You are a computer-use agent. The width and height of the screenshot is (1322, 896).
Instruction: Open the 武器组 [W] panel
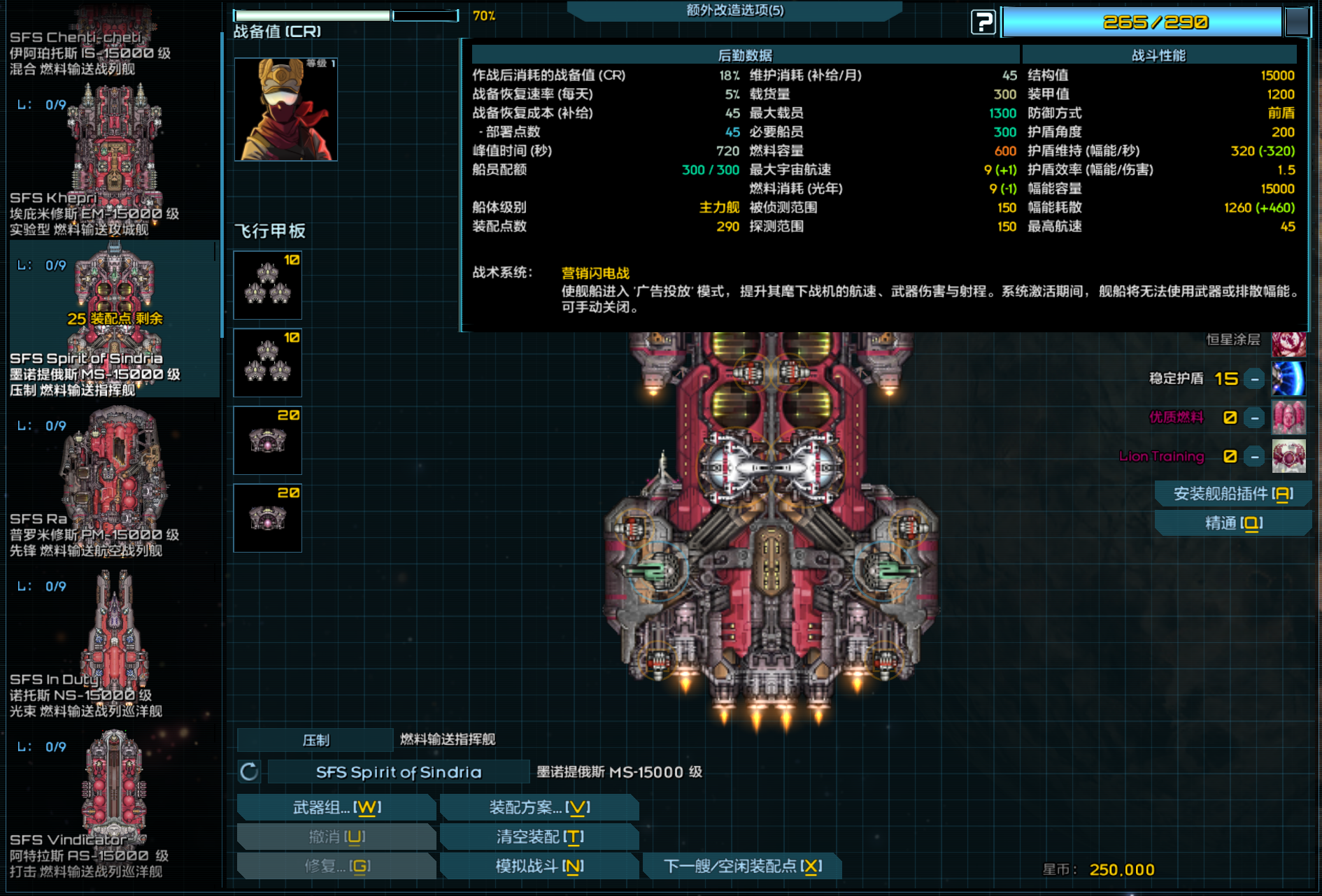[336, 807]
